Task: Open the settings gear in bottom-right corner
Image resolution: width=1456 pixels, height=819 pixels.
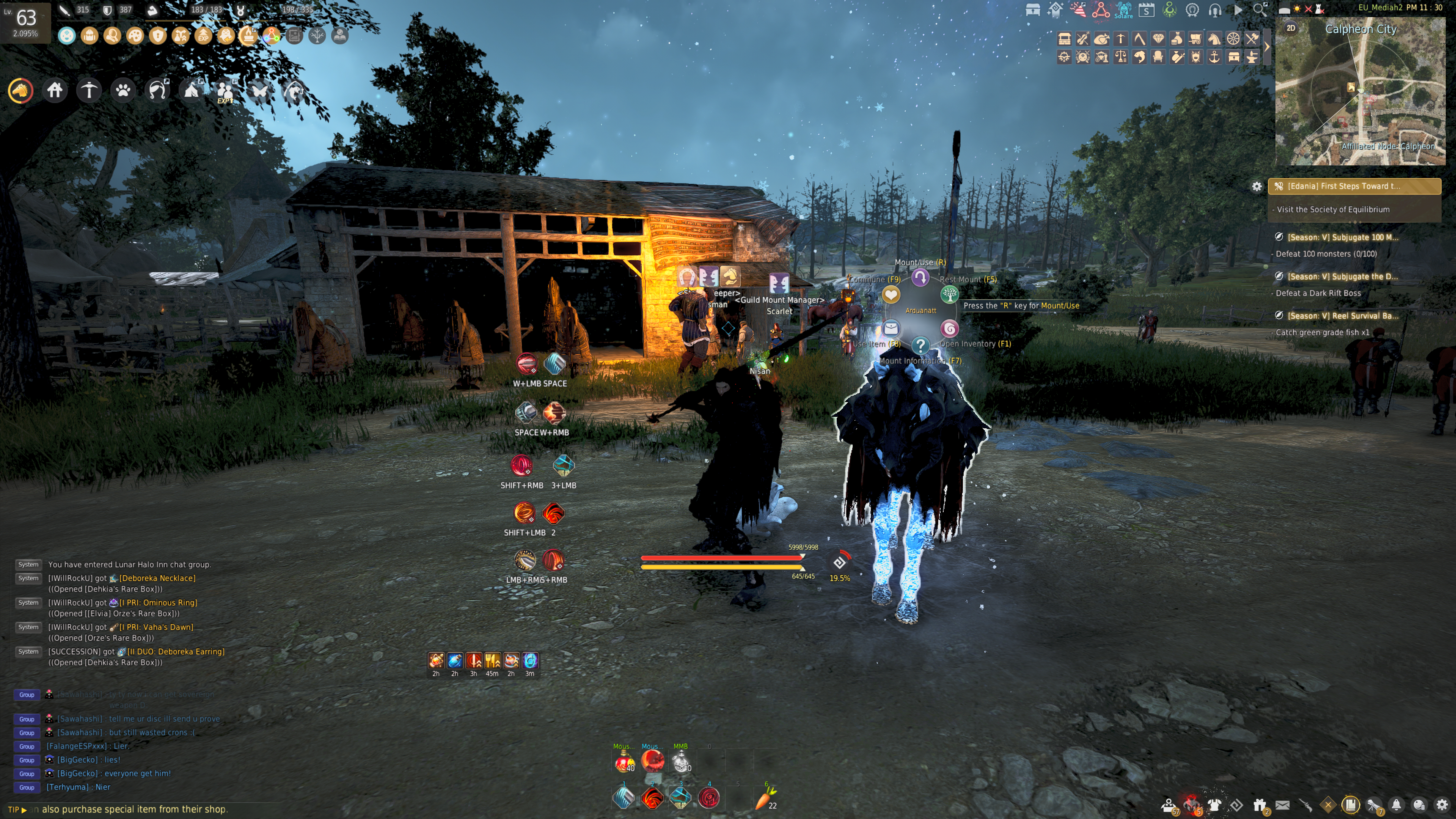Action: pyautogui.click(x=1442, y=805)
